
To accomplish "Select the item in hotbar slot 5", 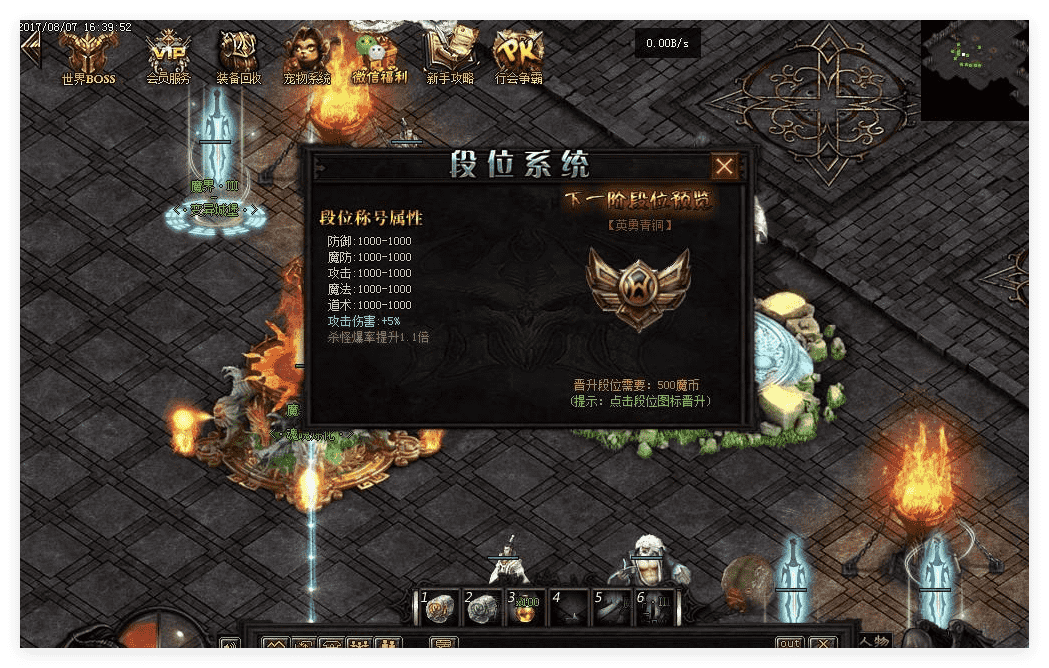I will click(x=612, y=609).
